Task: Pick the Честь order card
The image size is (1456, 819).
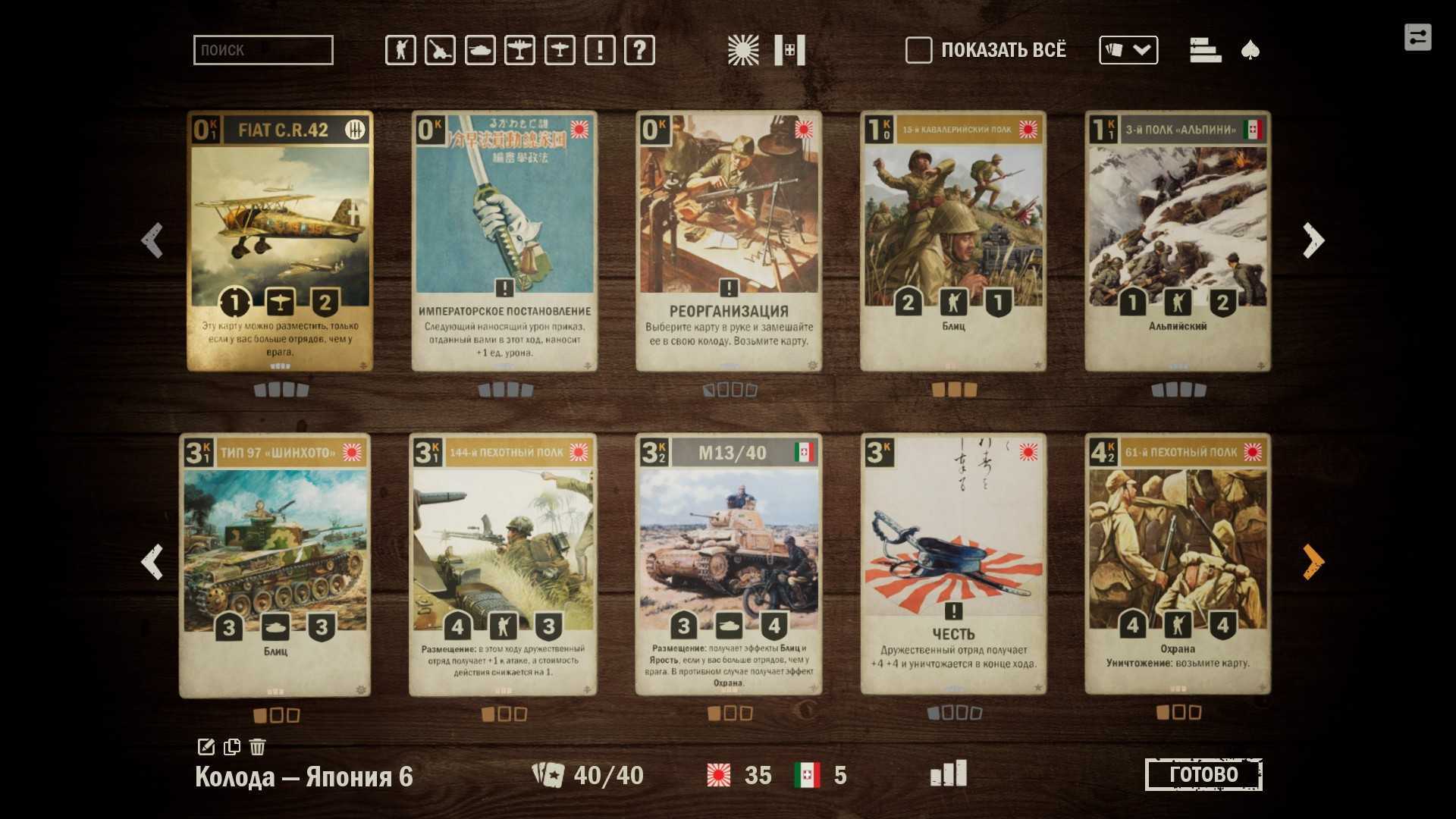Action: click(953, 565)
